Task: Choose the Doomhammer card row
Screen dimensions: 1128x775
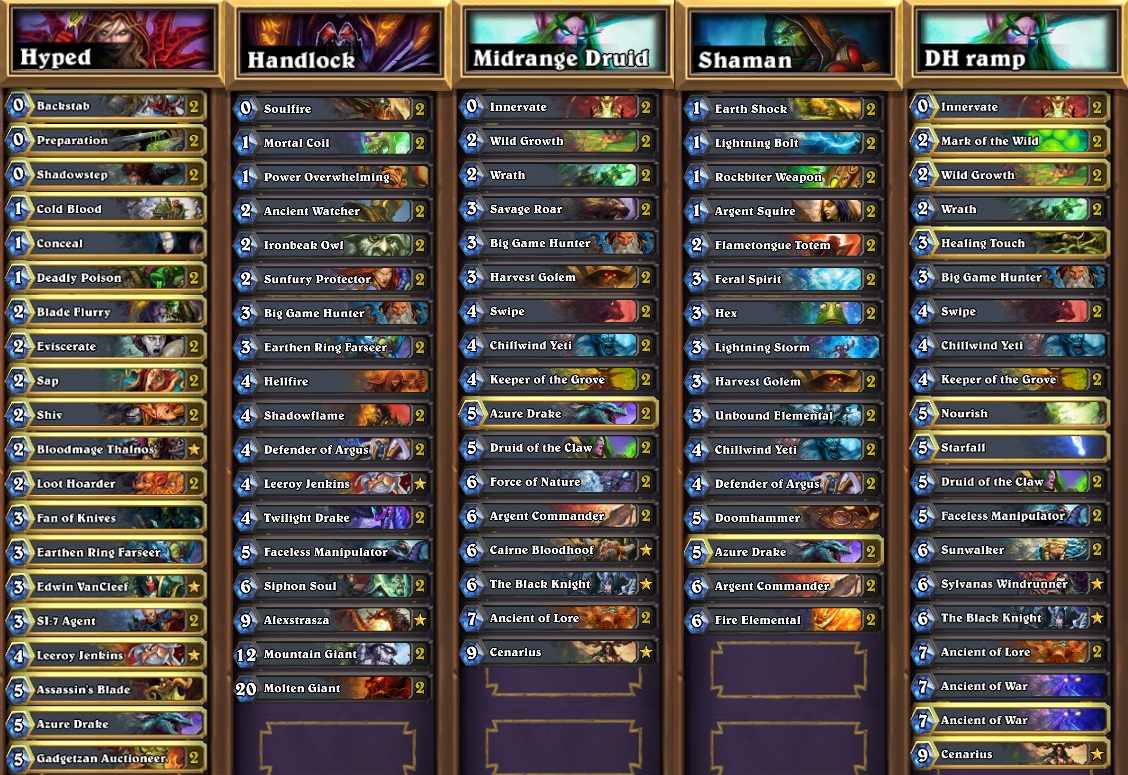Action: (x=783, y=518)
